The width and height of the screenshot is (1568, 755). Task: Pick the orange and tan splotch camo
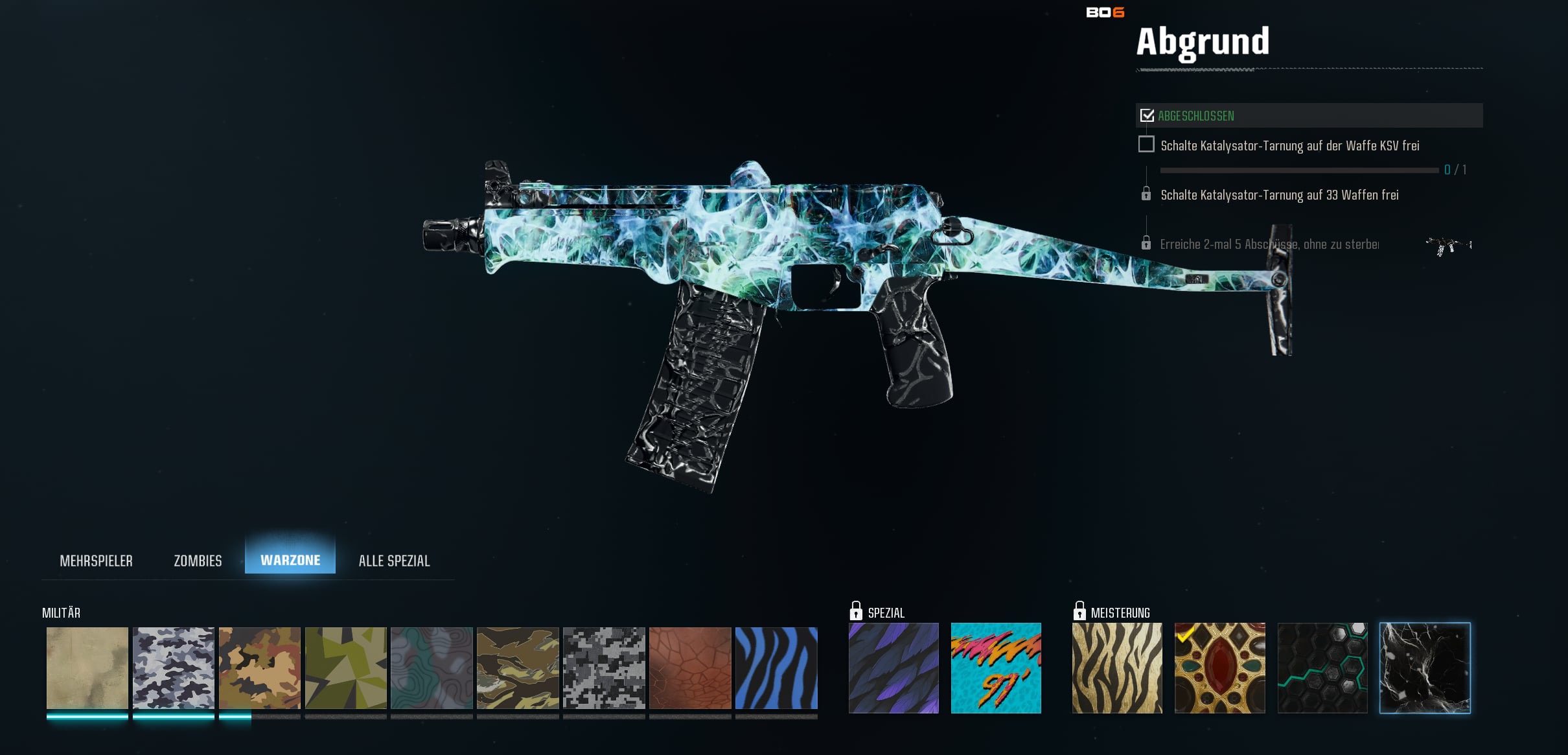click(x=260, y=668)
